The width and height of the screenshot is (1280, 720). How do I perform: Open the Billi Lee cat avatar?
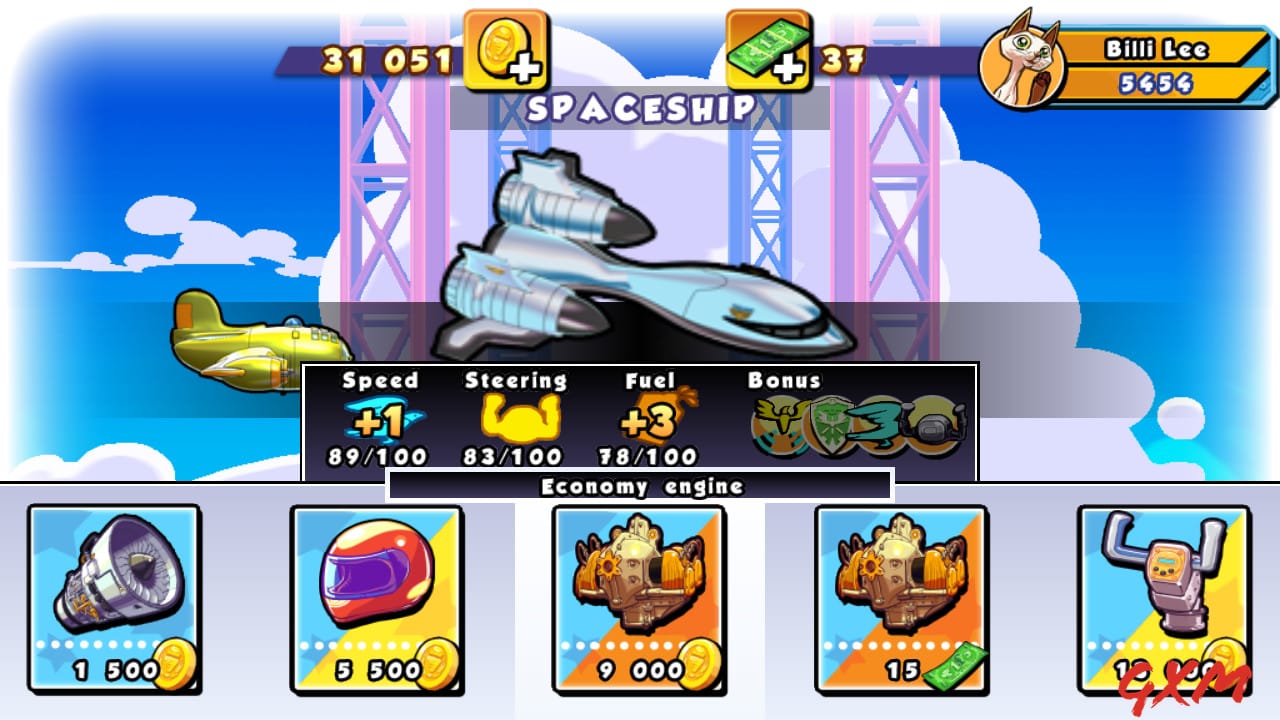click(x=1022, y=57)
